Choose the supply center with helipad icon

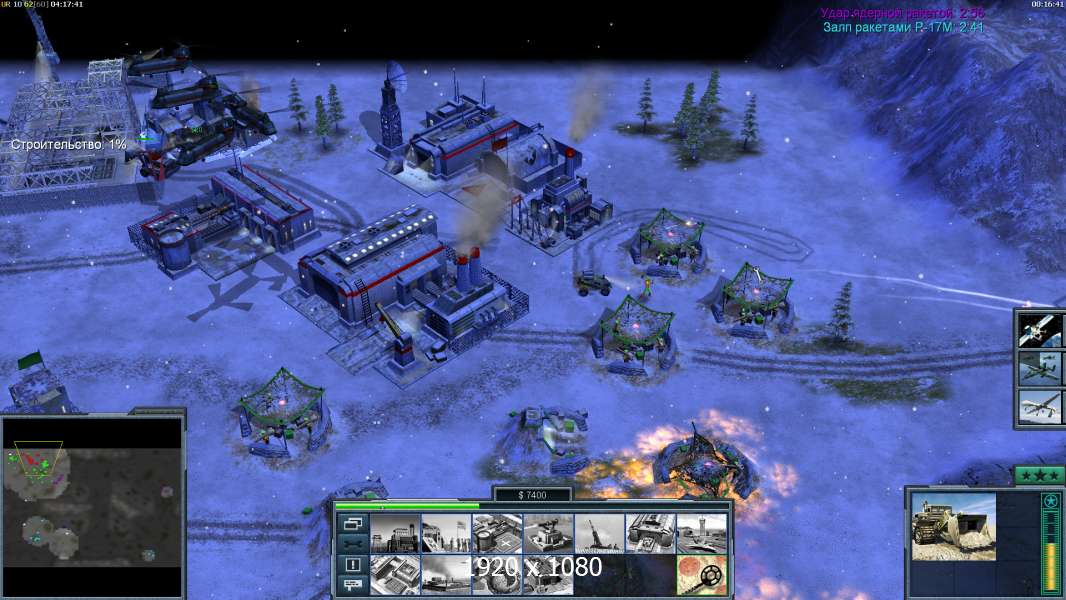[497, 533]
